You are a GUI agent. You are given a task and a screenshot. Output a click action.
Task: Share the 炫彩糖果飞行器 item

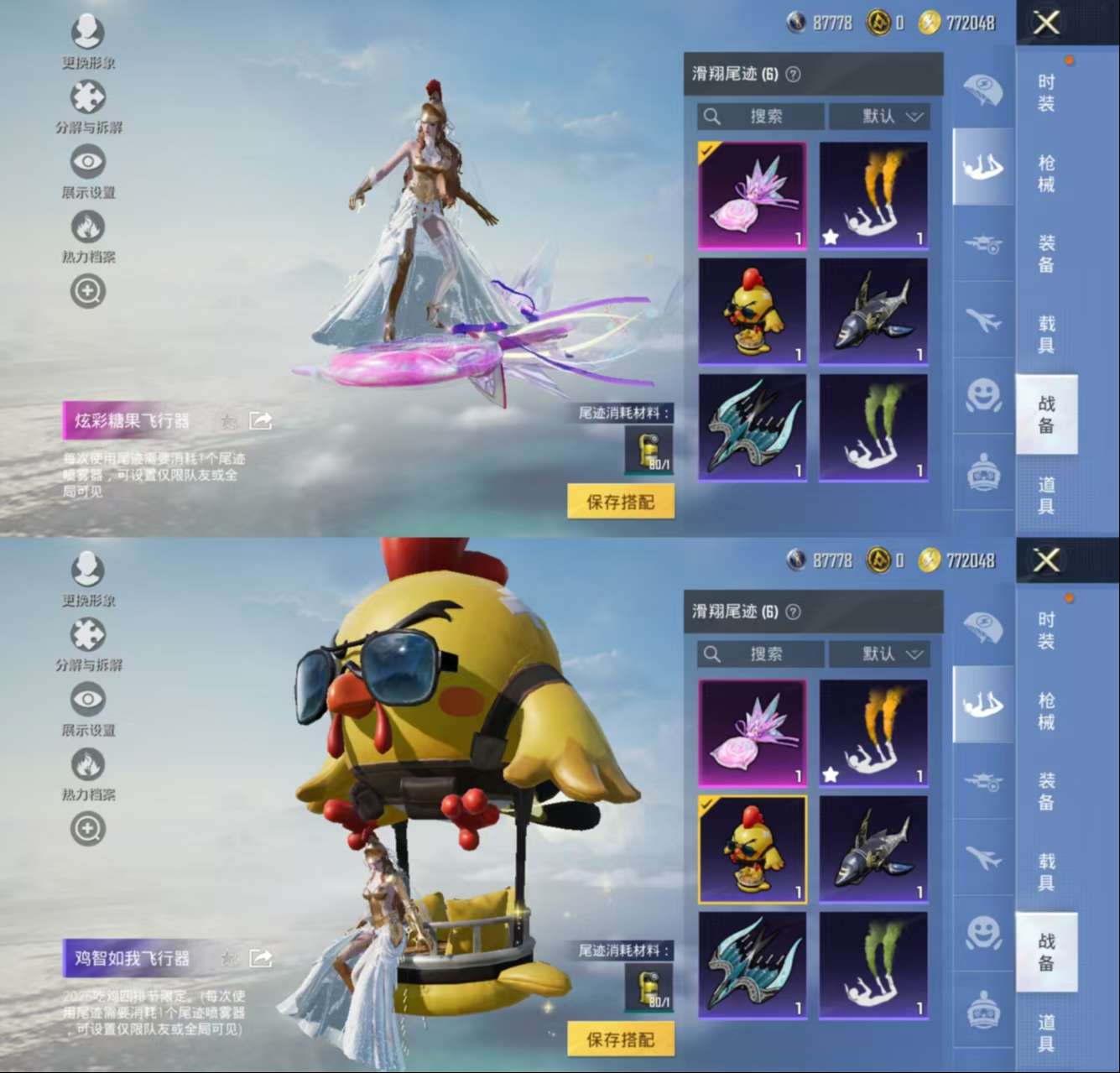click(x=260, y=420)
